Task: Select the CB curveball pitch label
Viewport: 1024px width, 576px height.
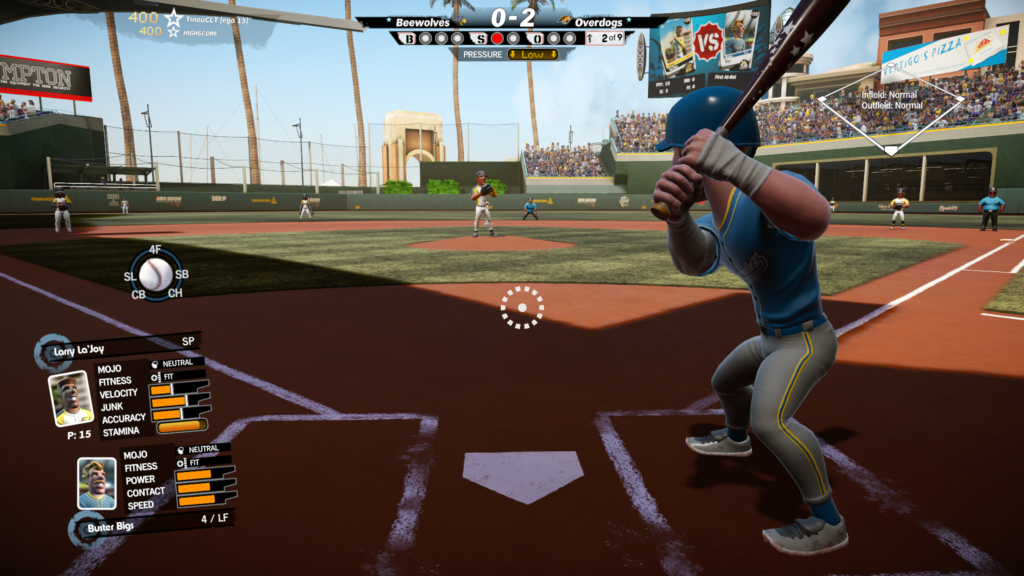Action: (x=138, y=294)
